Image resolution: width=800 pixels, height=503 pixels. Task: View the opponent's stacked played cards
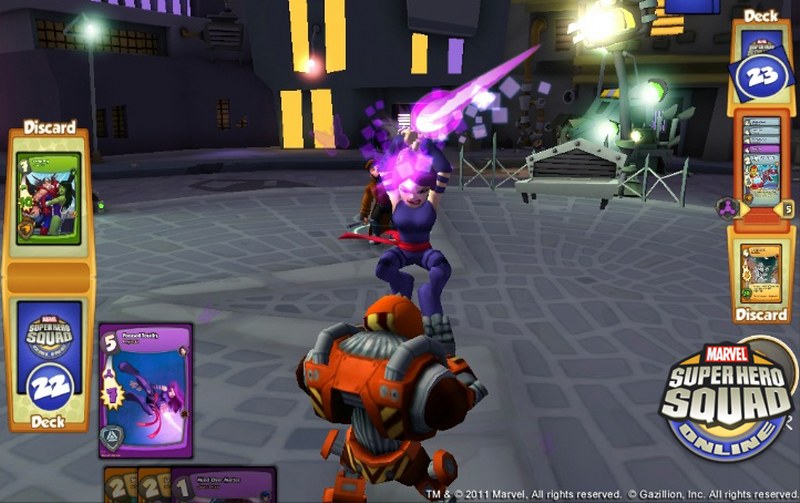[763, 165]
